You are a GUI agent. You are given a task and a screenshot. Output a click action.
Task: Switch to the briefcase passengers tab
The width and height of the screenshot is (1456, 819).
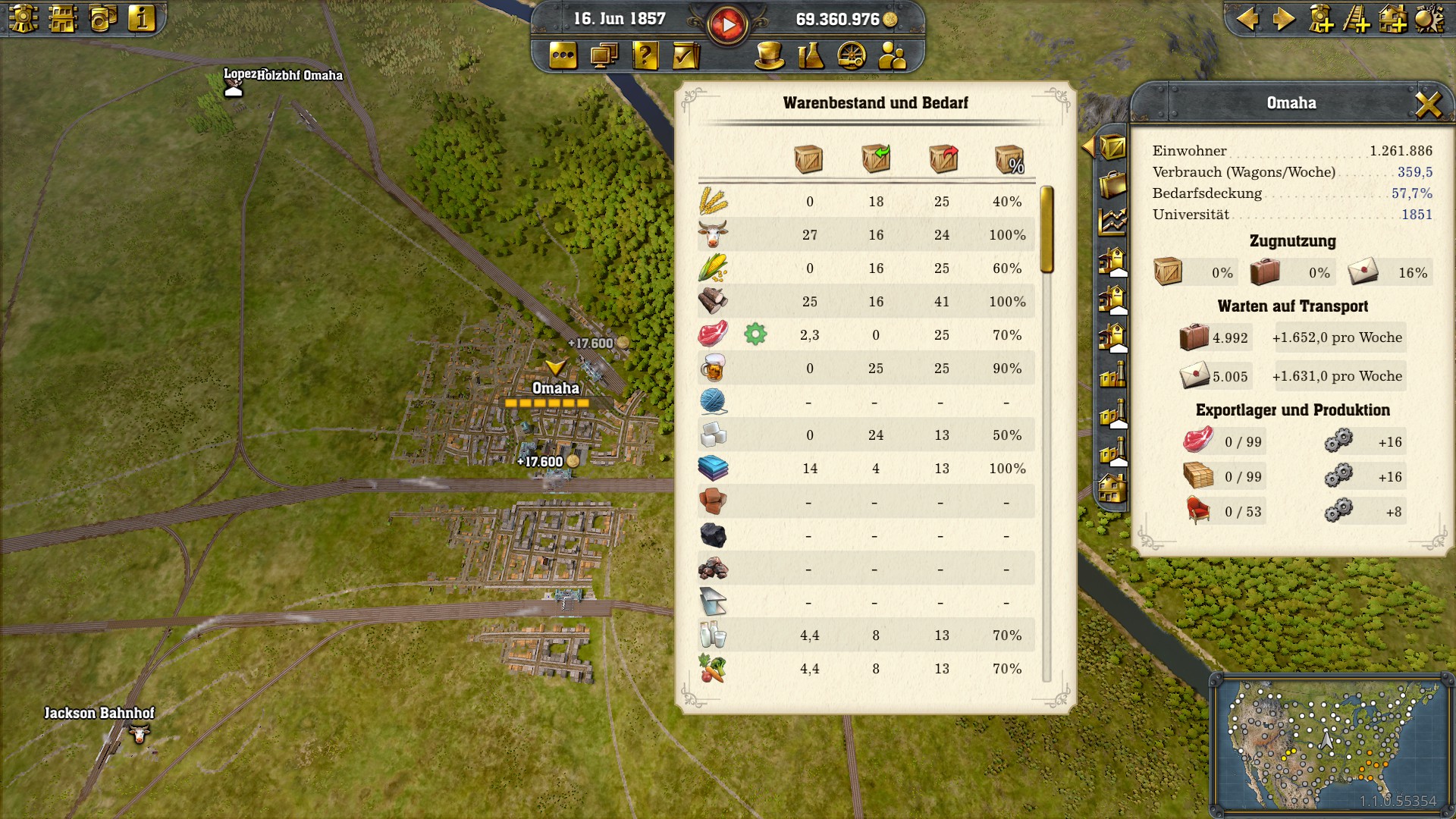[1112, 184]
